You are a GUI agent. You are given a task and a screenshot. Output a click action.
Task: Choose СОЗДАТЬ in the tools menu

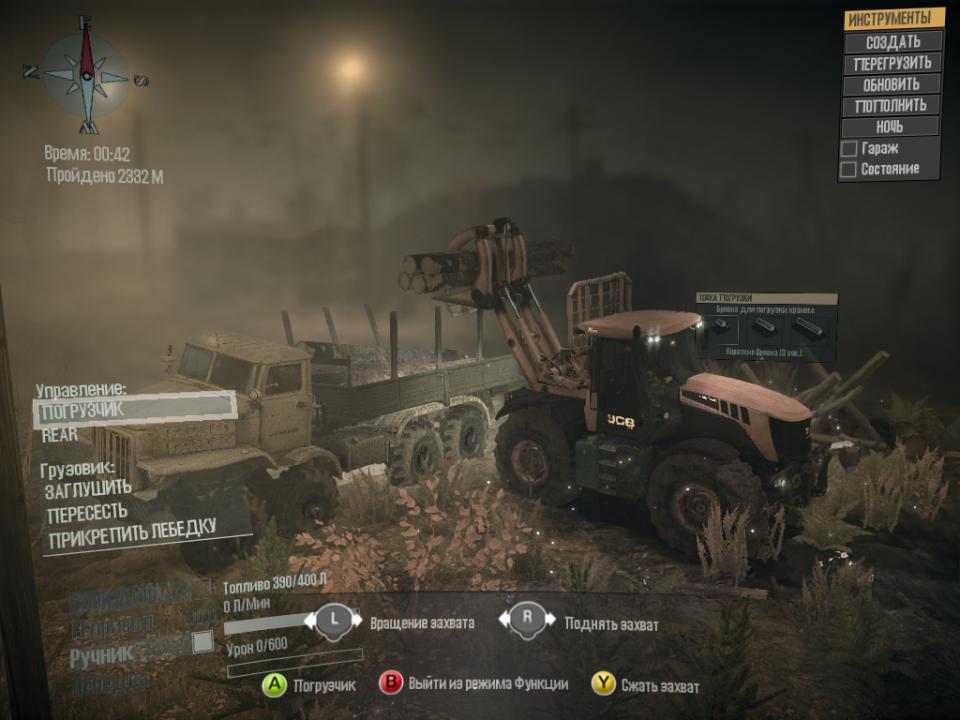[x=893, y=42]
